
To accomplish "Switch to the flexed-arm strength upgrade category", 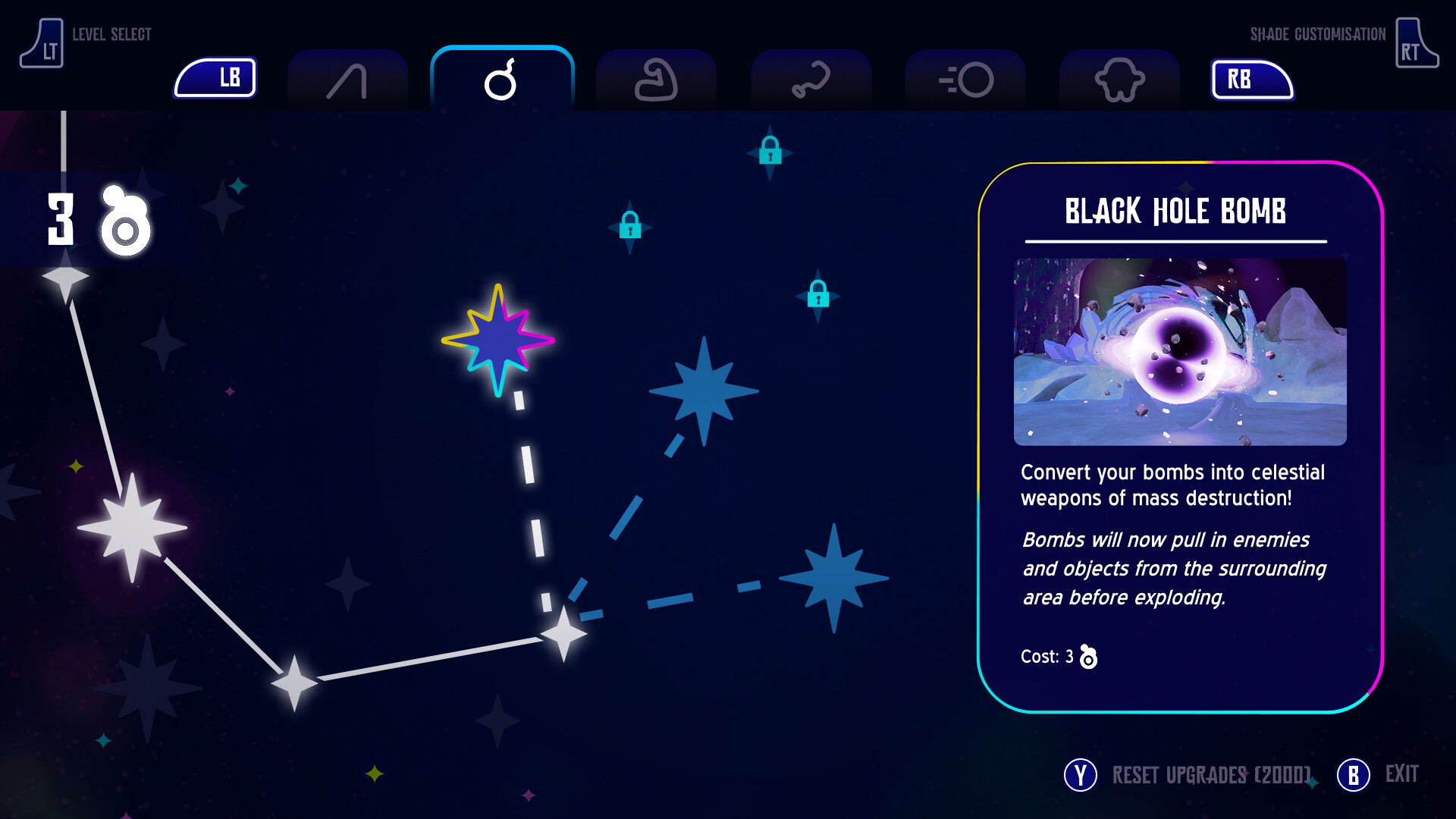I will point(655,79).
